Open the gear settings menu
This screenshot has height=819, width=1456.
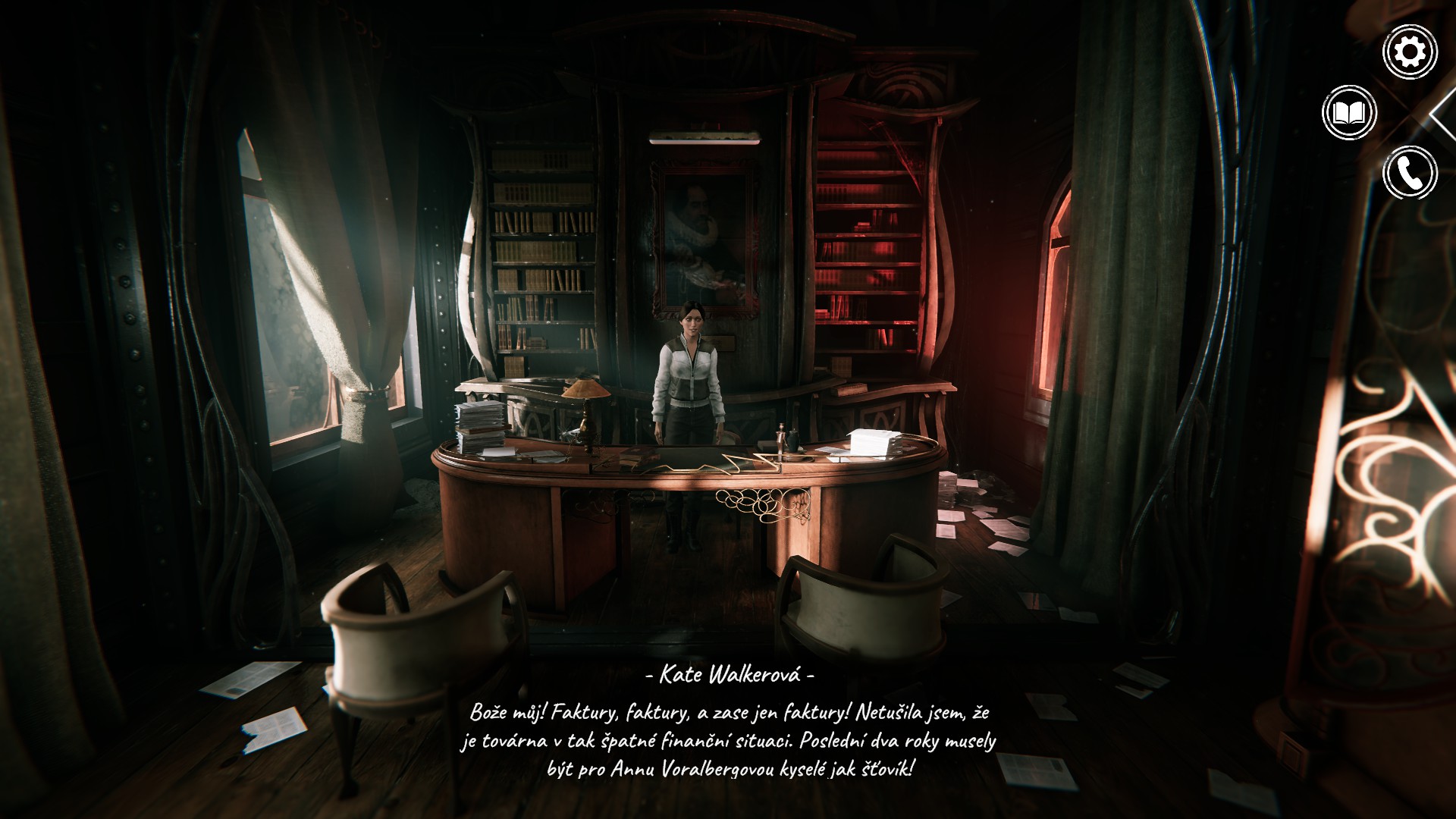[x=1410, y=52]
